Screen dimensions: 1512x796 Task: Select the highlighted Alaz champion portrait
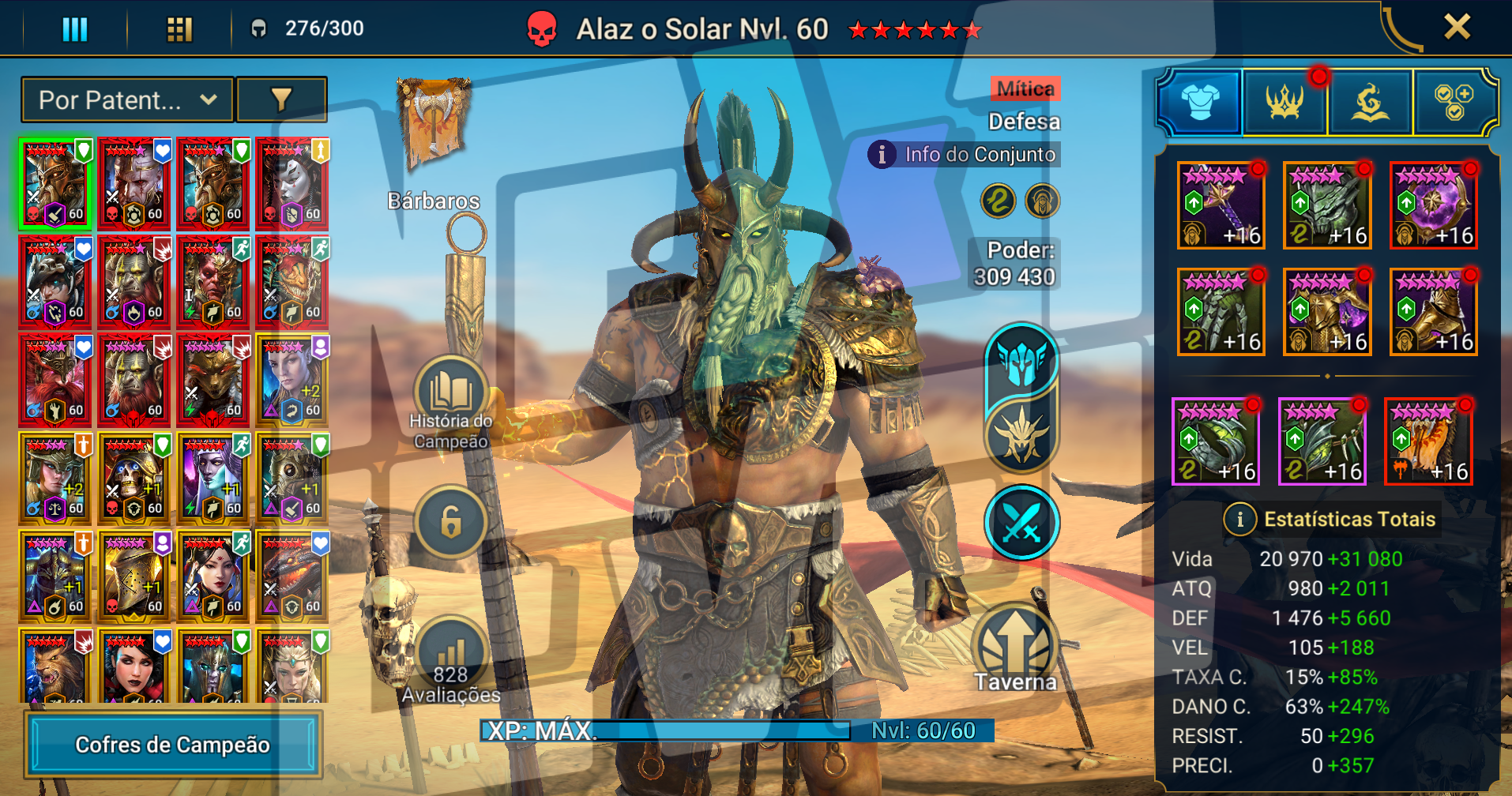(55, 184)
